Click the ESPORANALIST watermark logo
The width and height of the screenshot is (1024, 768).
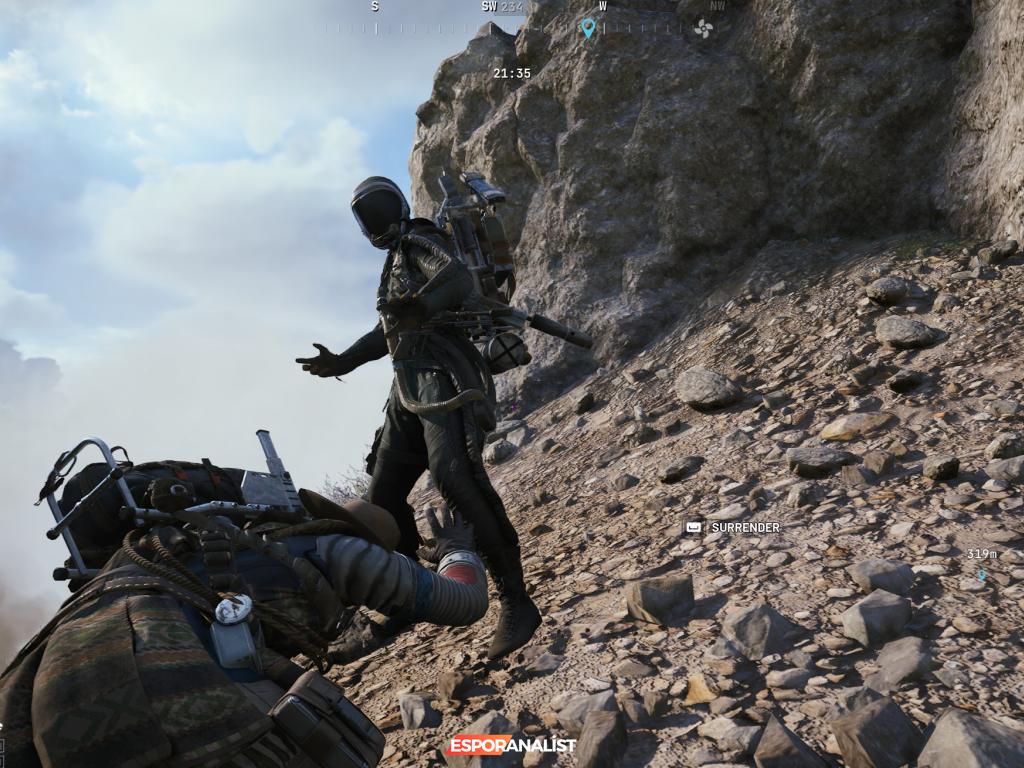(x=512, y=745)
